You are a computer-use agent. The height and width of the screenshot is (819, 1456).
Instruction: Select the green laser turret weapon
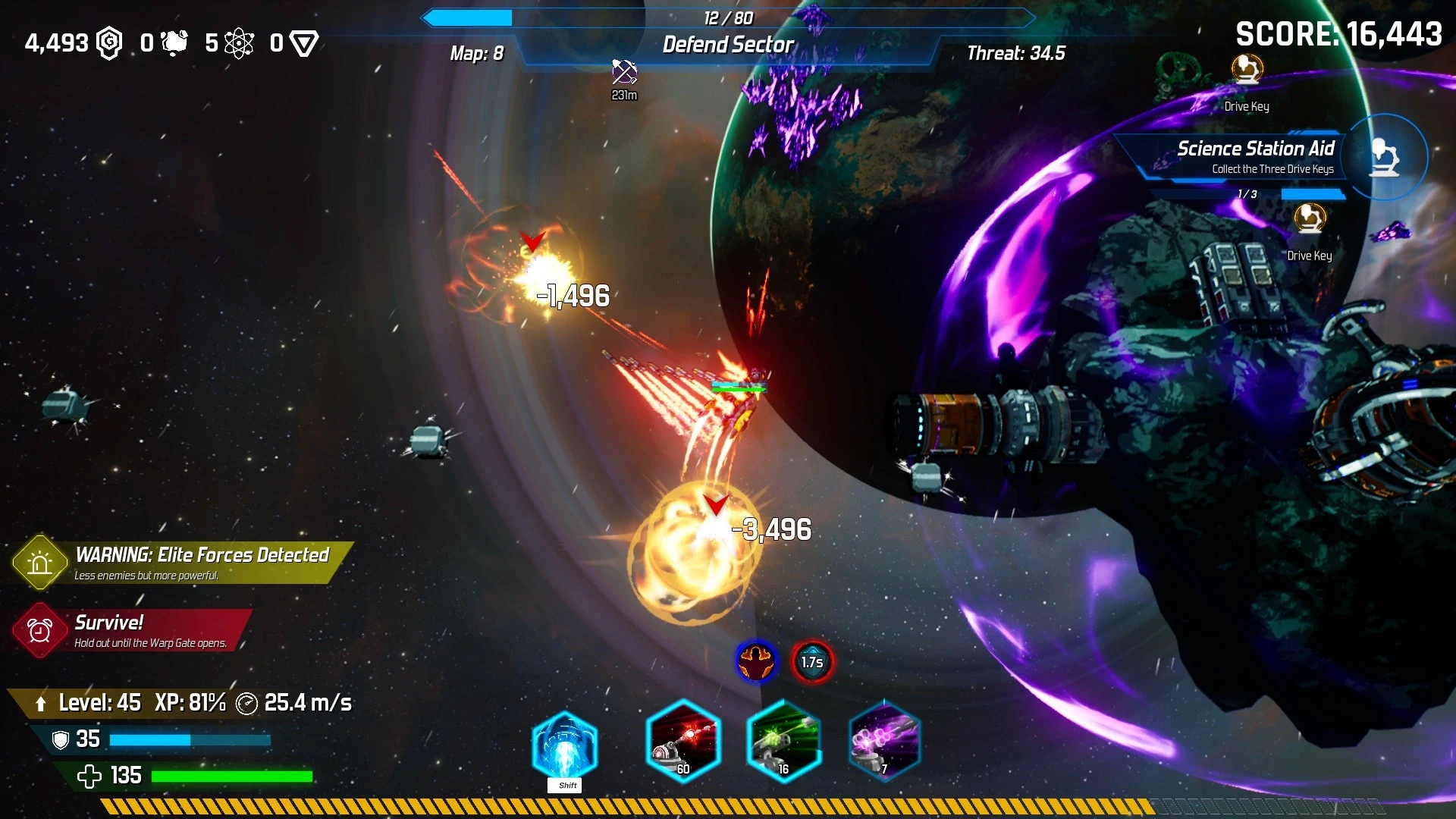coord(783,741)
